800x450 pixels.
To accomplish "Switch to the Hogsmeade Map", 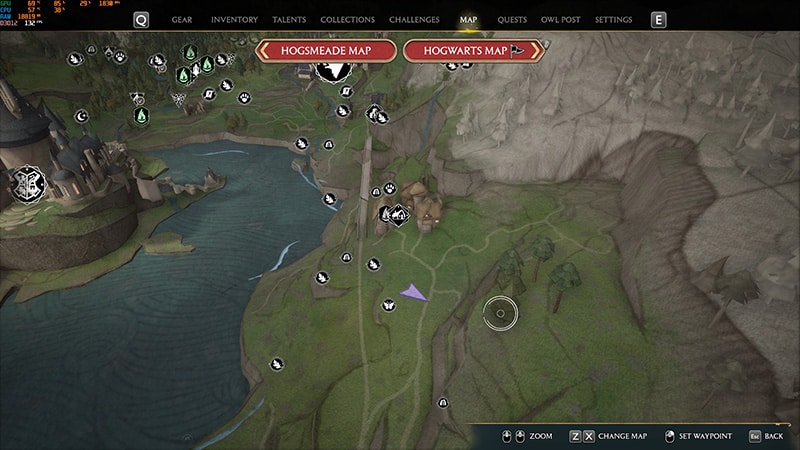I will [x=326, y=51].
